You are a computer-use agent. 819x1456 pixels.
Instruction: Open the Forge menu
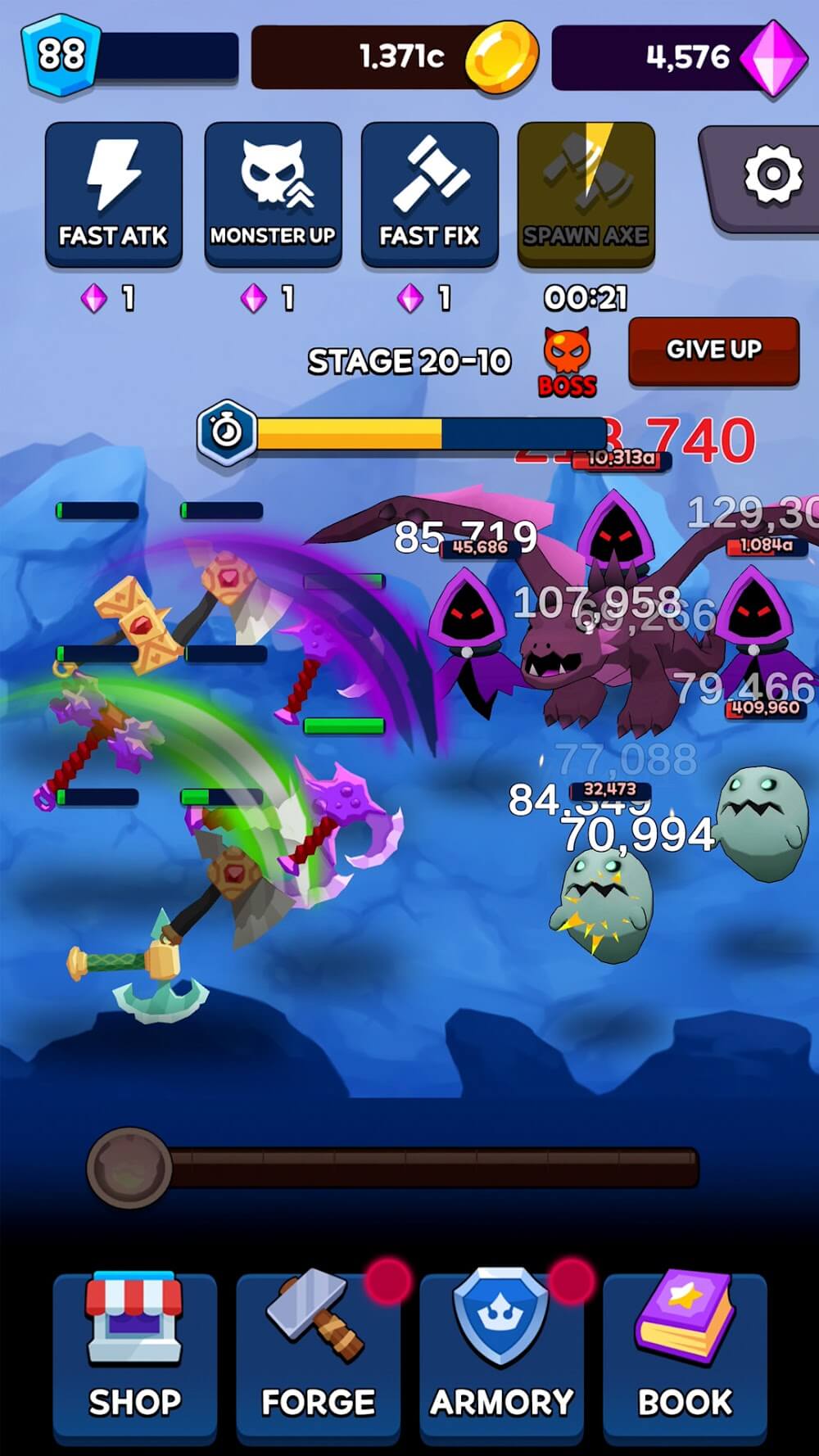coord(318,1357)
